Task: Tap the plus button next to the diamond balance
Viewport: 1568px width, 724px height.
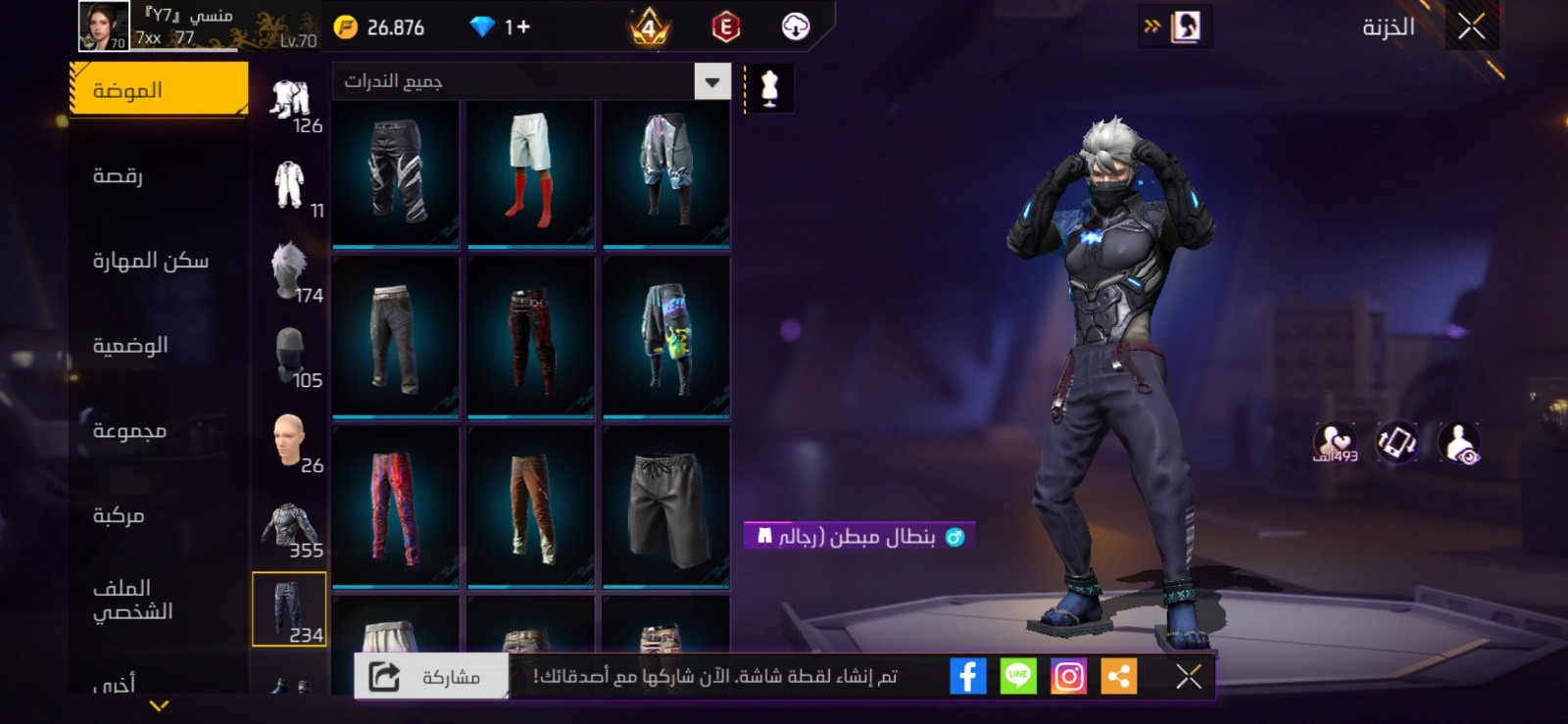Action: 523,27
